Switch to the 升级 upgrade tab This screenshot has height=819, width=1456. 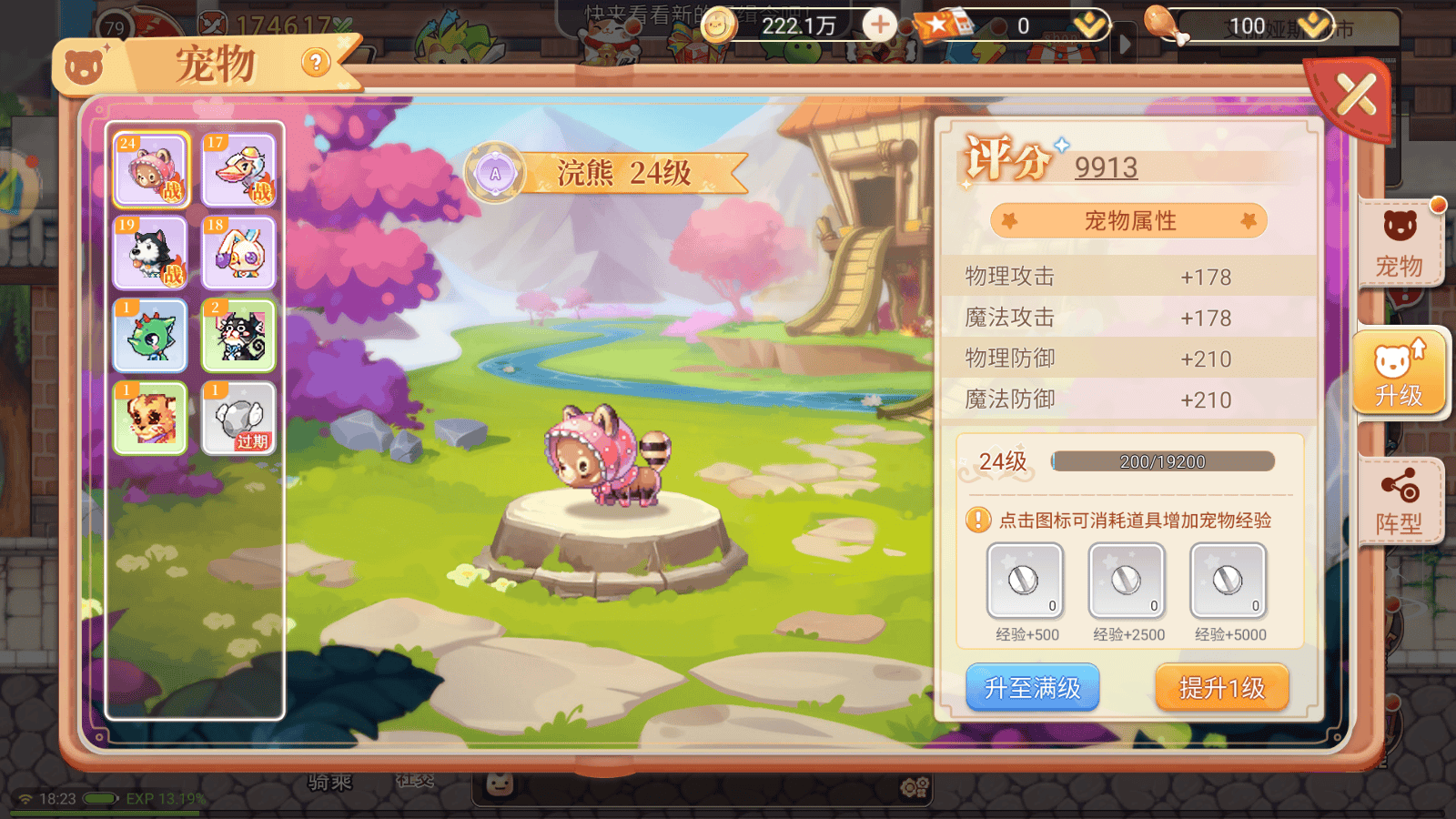click(x=1399, y=373)
